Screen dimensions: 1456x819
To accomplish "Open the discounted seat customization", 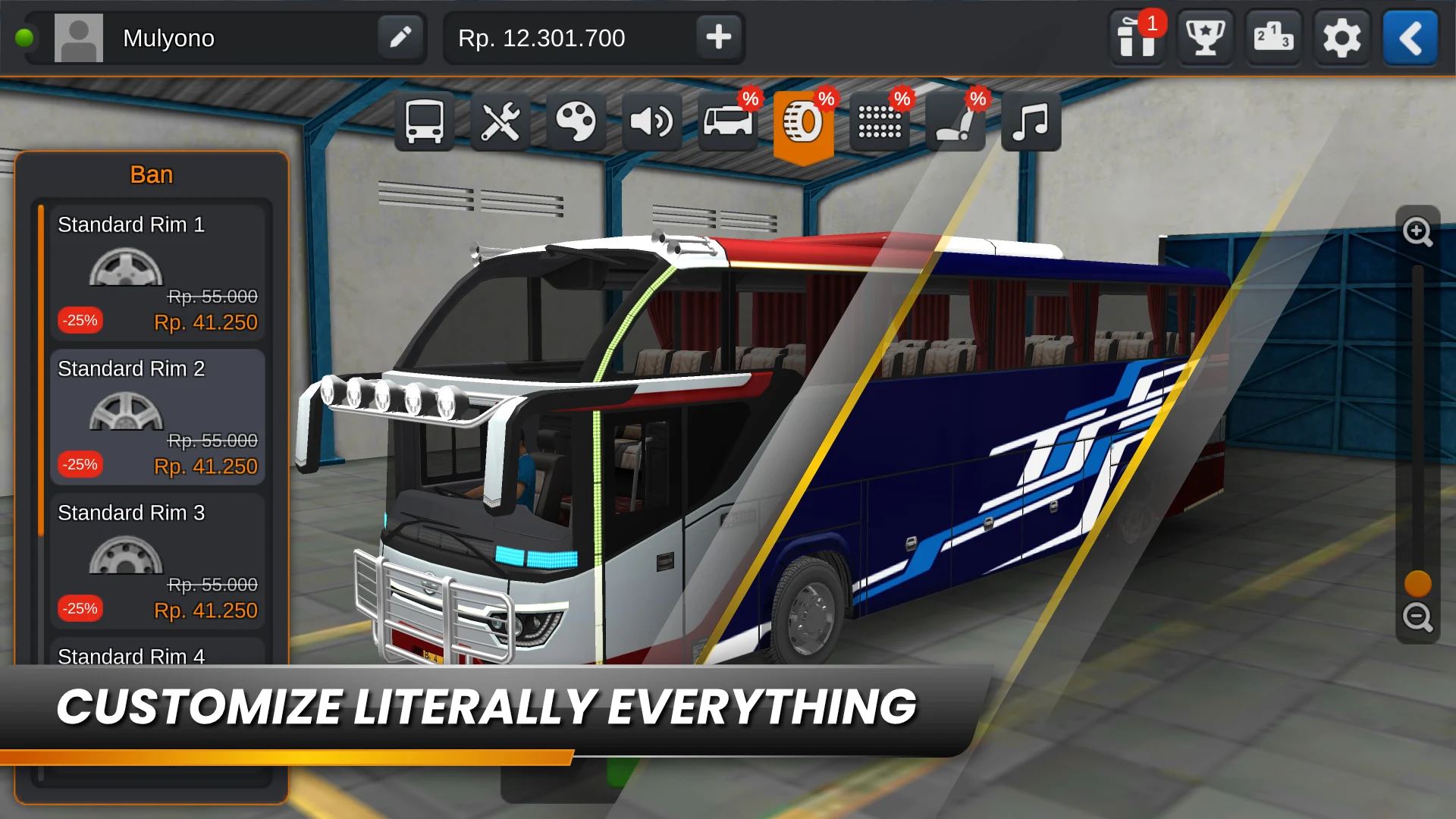I will pyautogui.click(x=955, y=121).
